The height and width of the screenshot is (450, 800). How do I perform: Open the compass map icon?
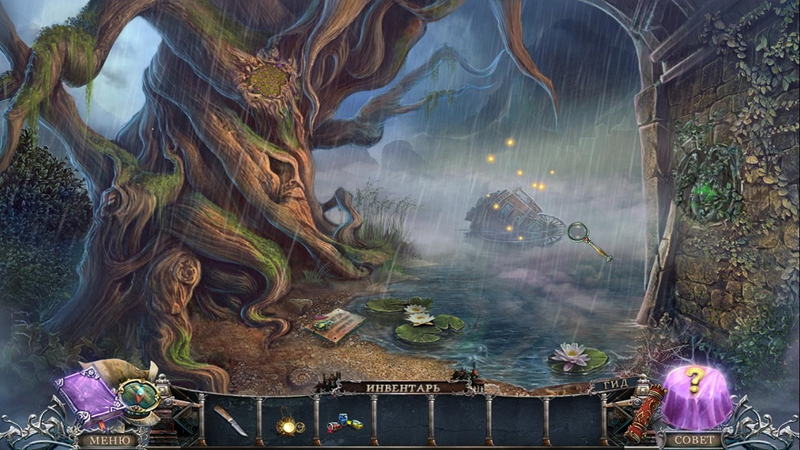138,397
